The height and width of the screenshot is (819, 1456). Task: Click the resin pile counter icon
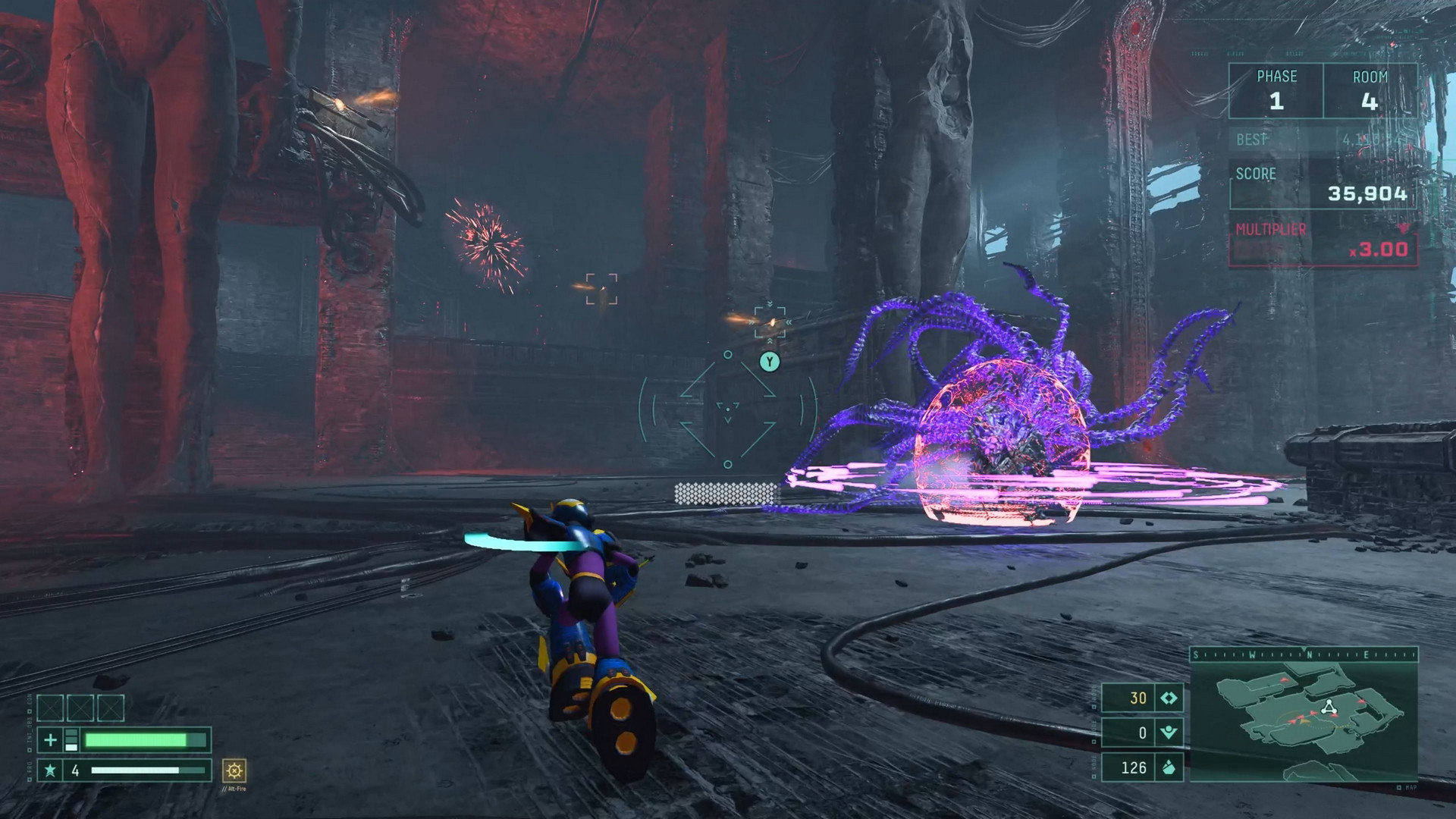click(1169, 767)
